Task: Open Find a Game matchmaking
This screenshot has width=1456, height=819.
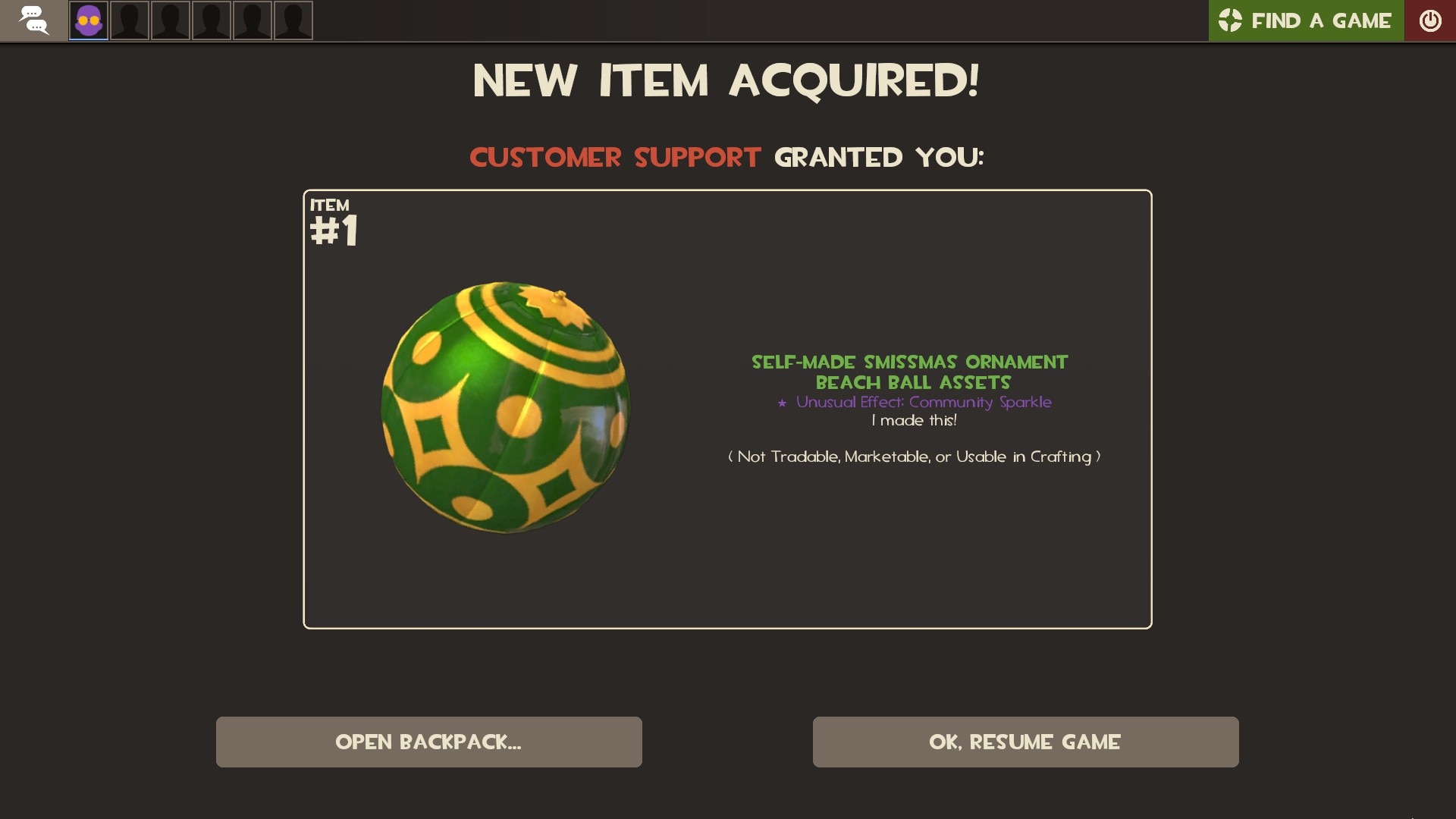Action: click(x=1306, y=20)
